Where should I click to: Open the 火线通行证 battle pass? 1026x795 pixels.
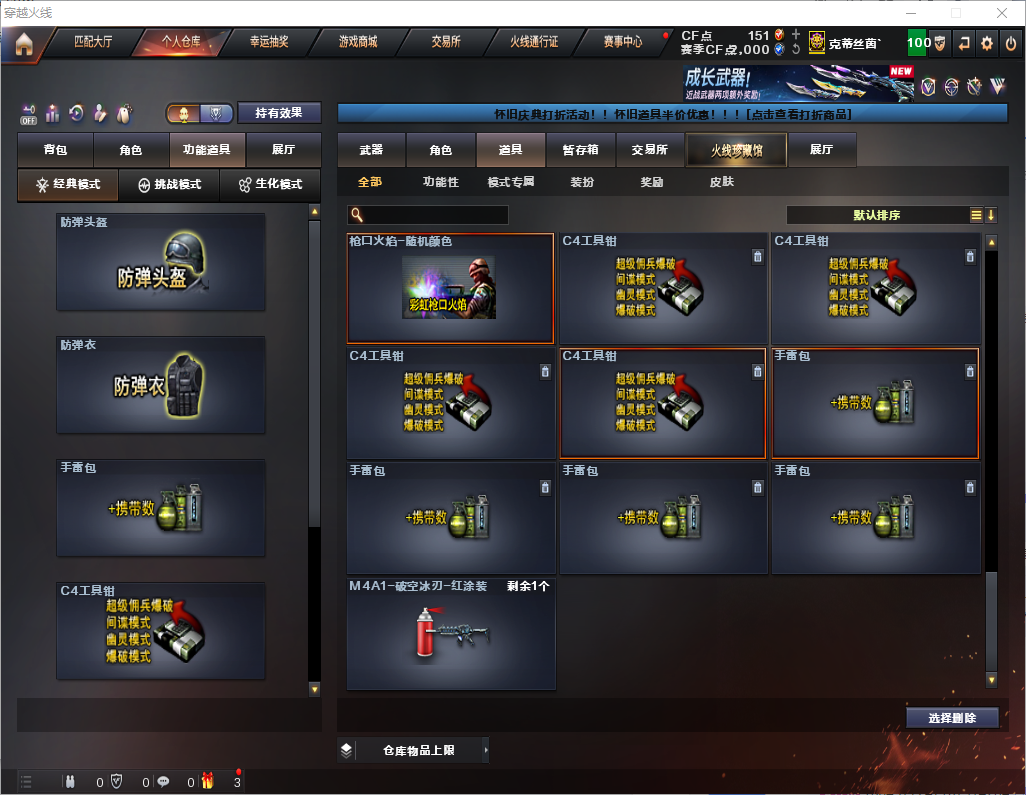coord(534,42)
